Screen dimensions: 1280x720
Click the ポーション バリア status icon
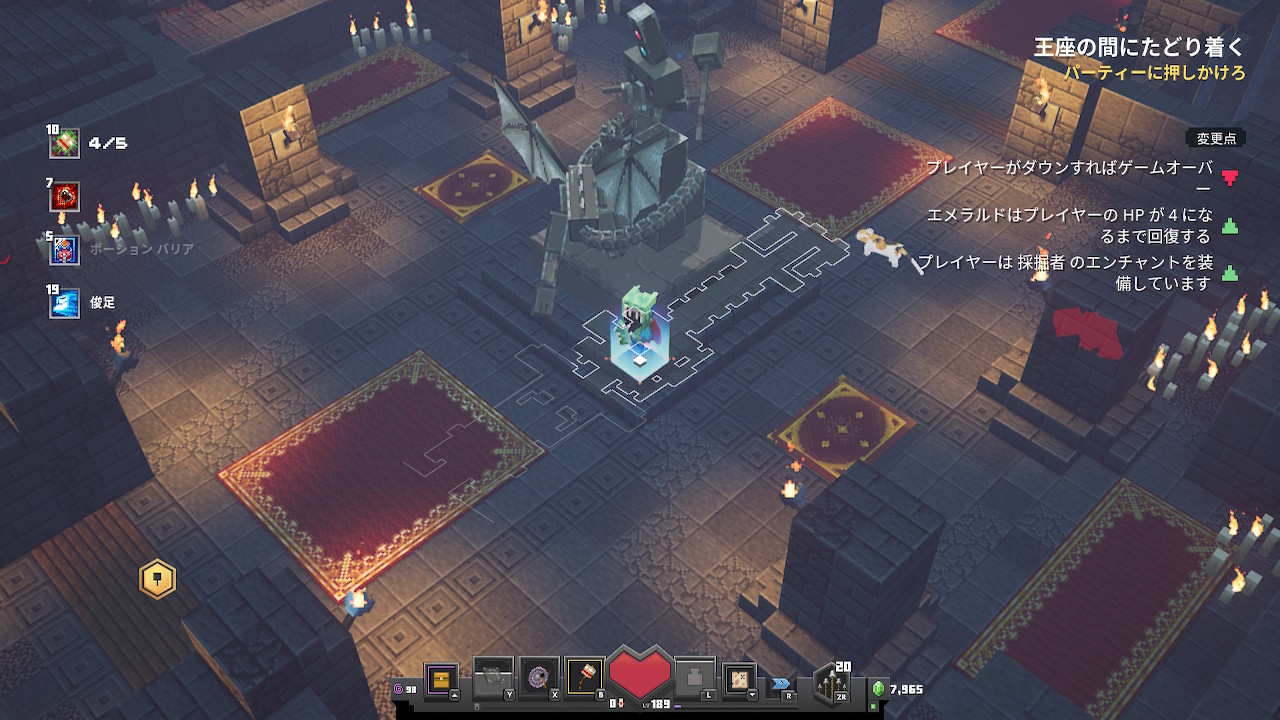tap(65, 249)
